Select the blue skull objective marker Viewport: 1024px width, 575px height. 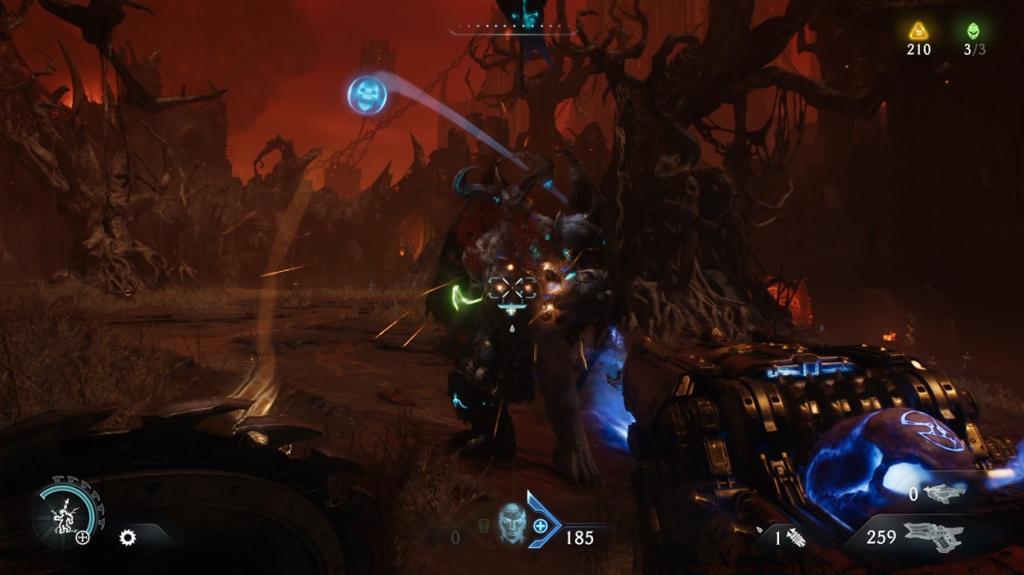pyautogui.click(x=367, y=95)
